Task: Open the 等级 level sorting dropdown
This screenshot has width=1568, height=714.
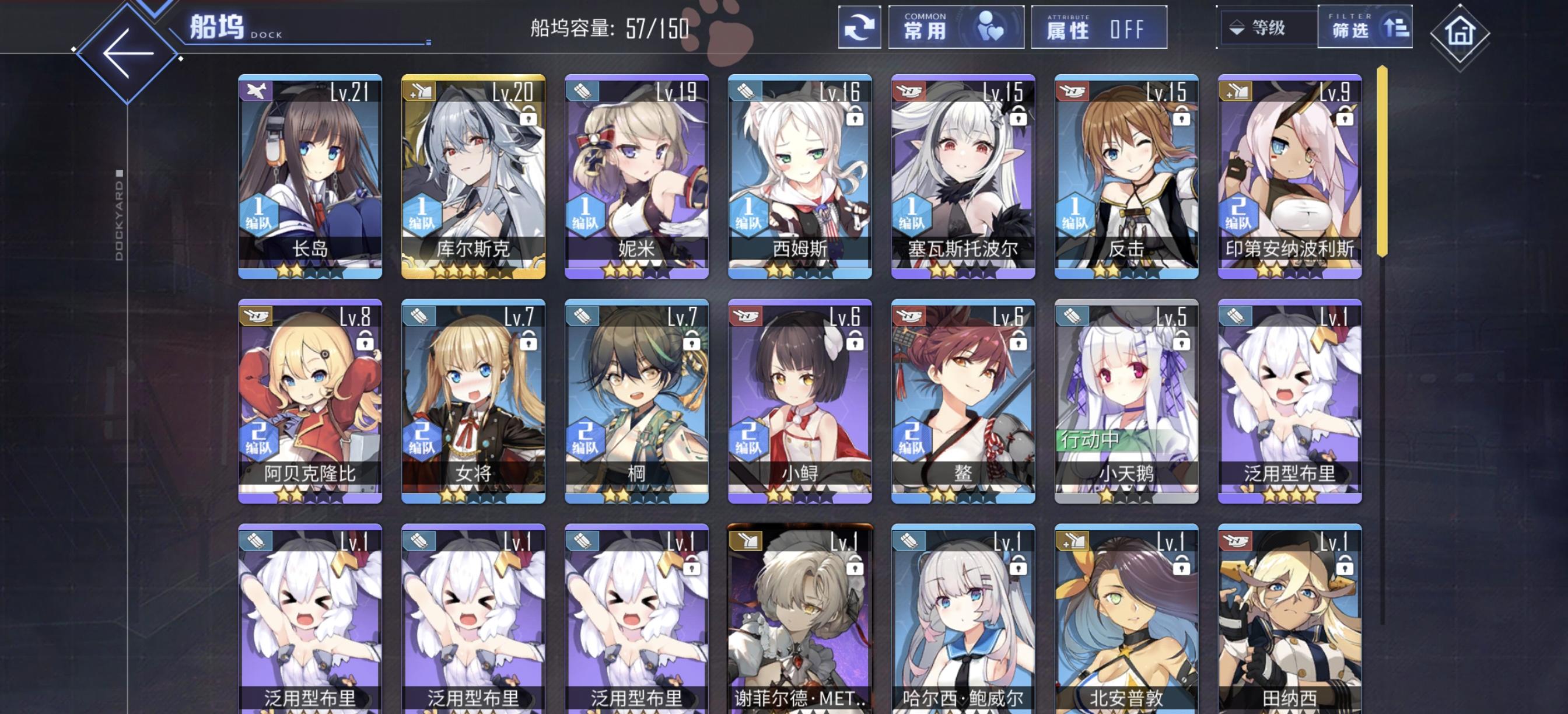Action: (x=1269, y=27)
